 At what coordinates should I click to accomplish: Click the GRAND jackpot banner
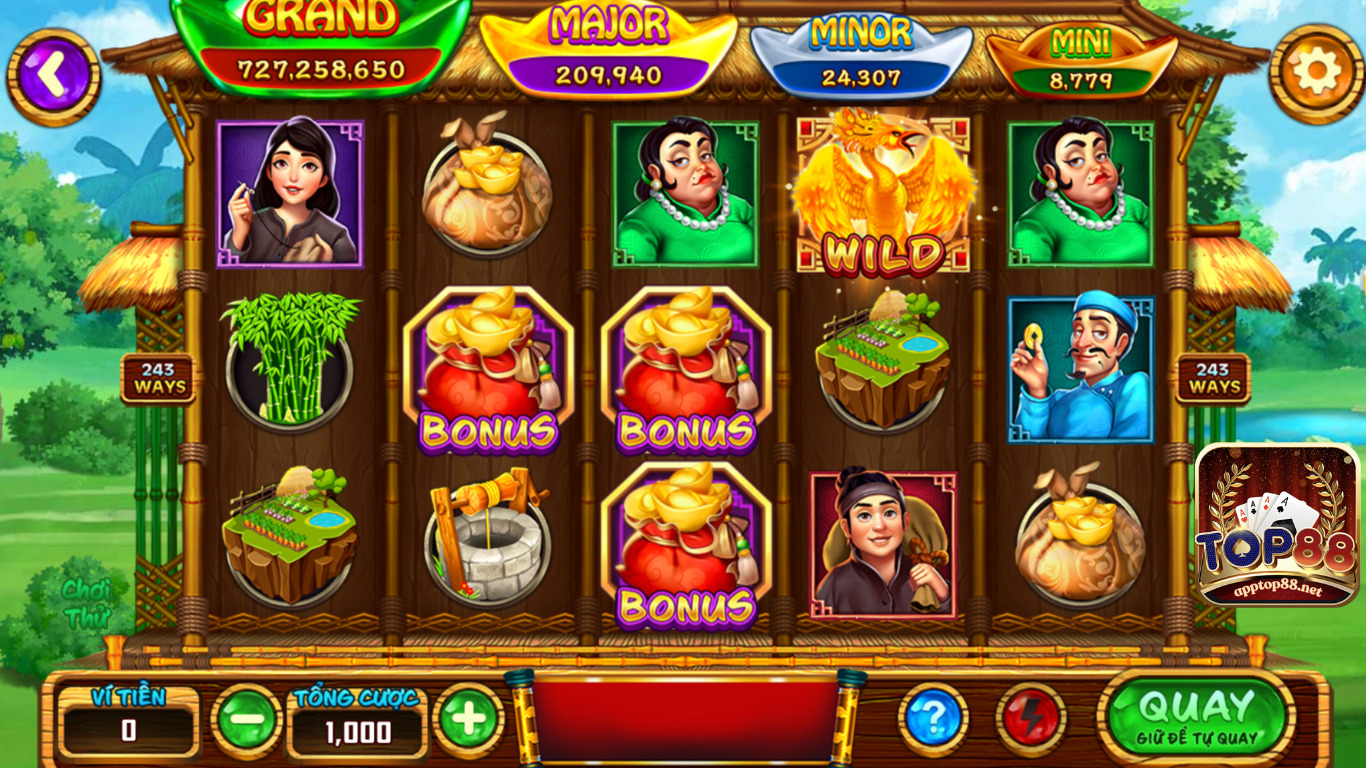coord(320,45)
